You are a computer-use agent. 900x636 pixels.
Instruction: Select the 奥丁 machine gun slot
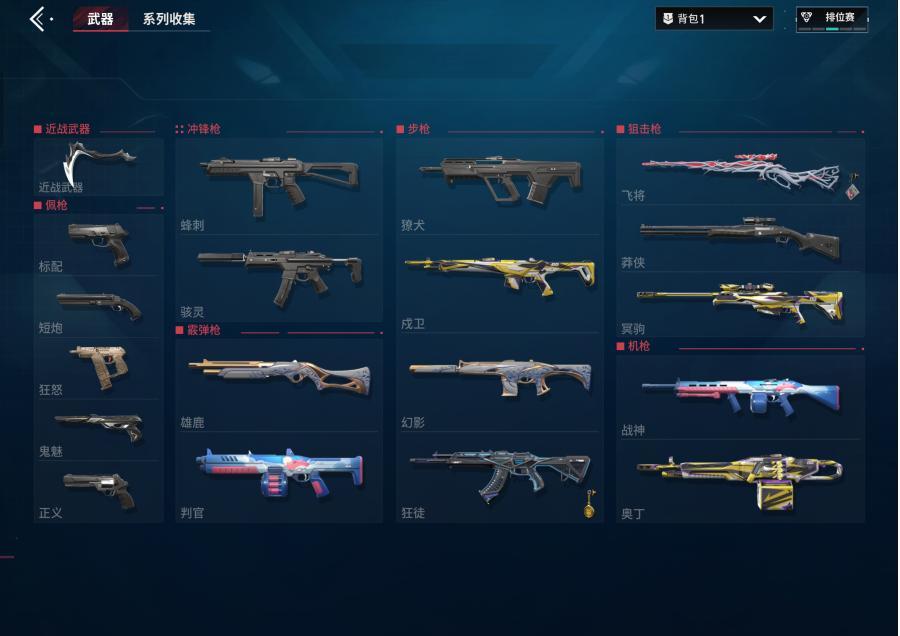pyautogui.click(x=740, y=480)
